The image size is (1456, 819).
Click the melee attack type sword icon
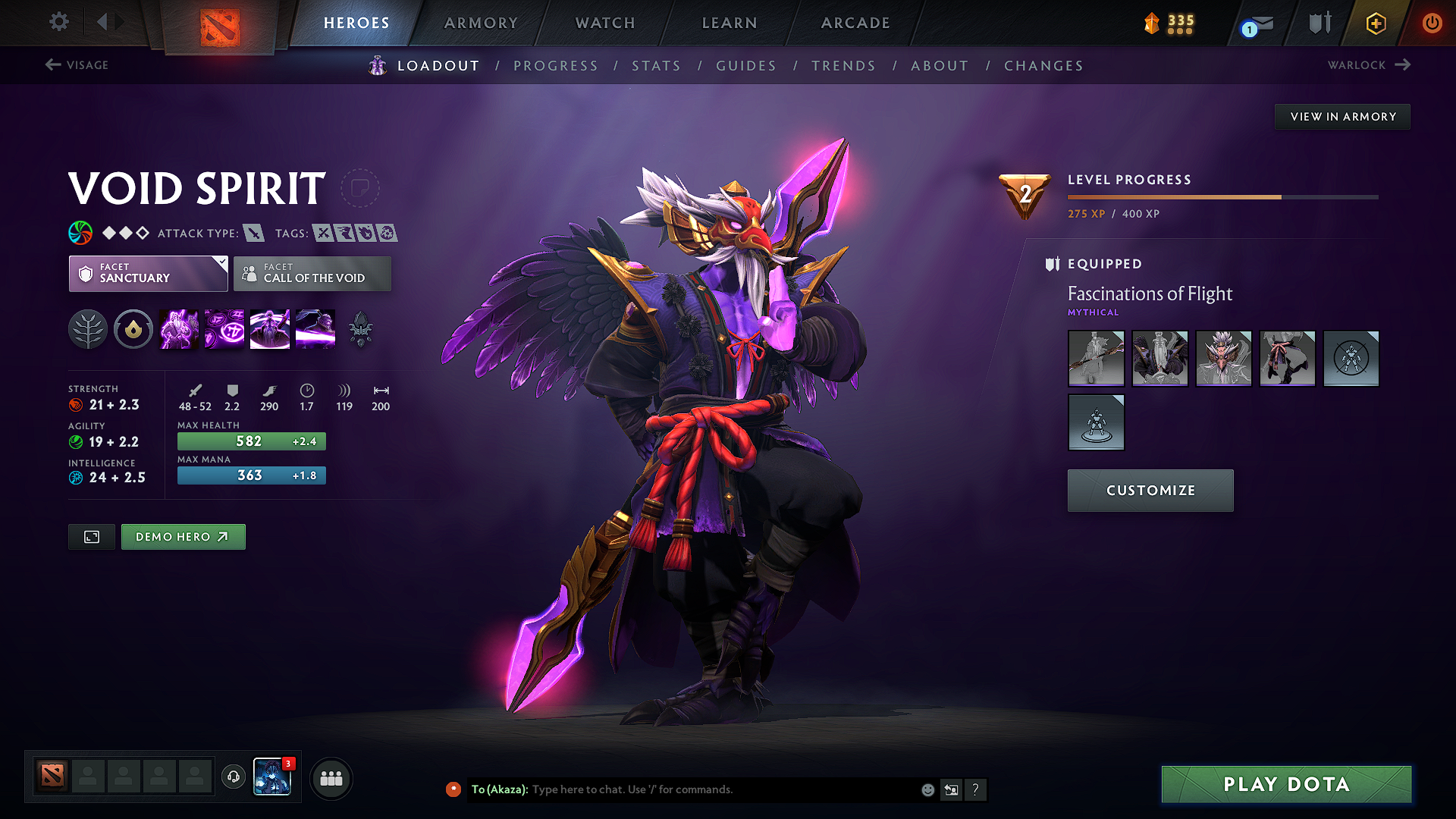(x=255, y=234)
